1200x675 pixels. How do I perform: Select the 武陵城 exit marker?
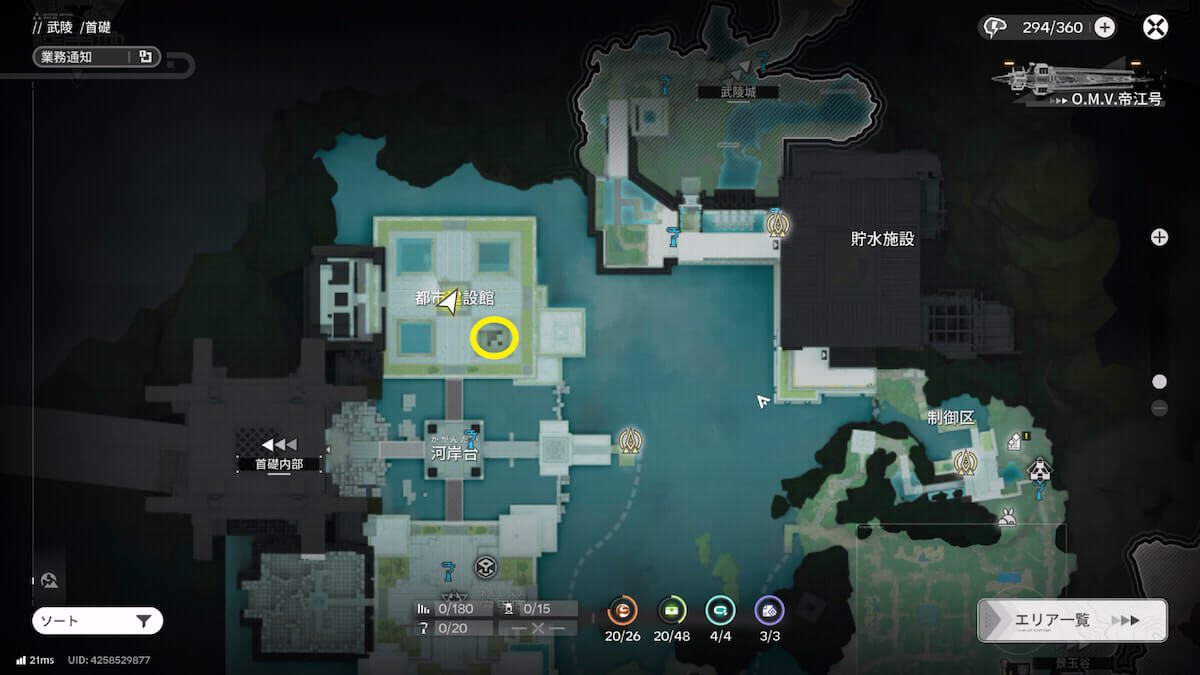pos(741,69)
